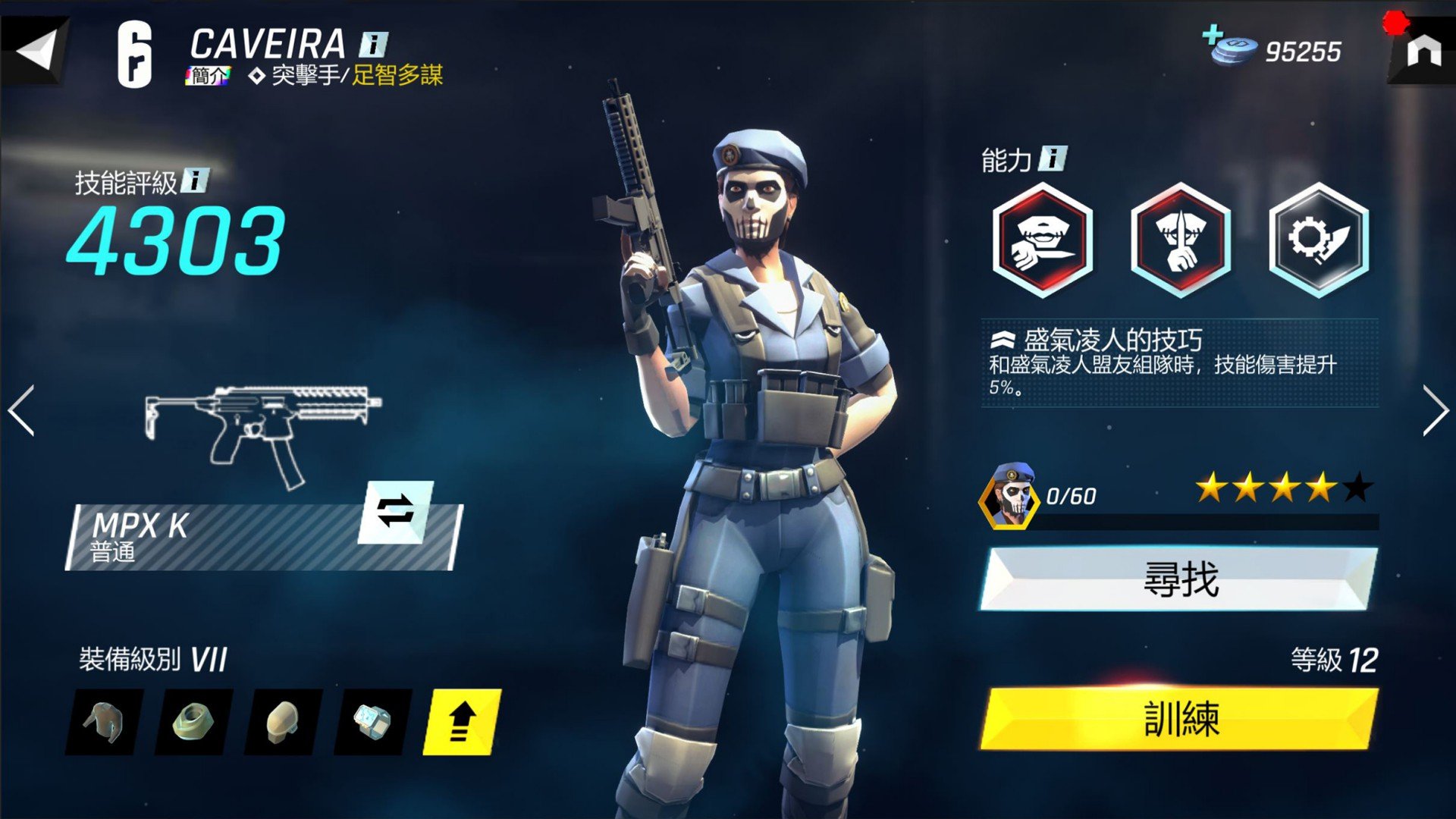Open the home screen icon

1423,52
